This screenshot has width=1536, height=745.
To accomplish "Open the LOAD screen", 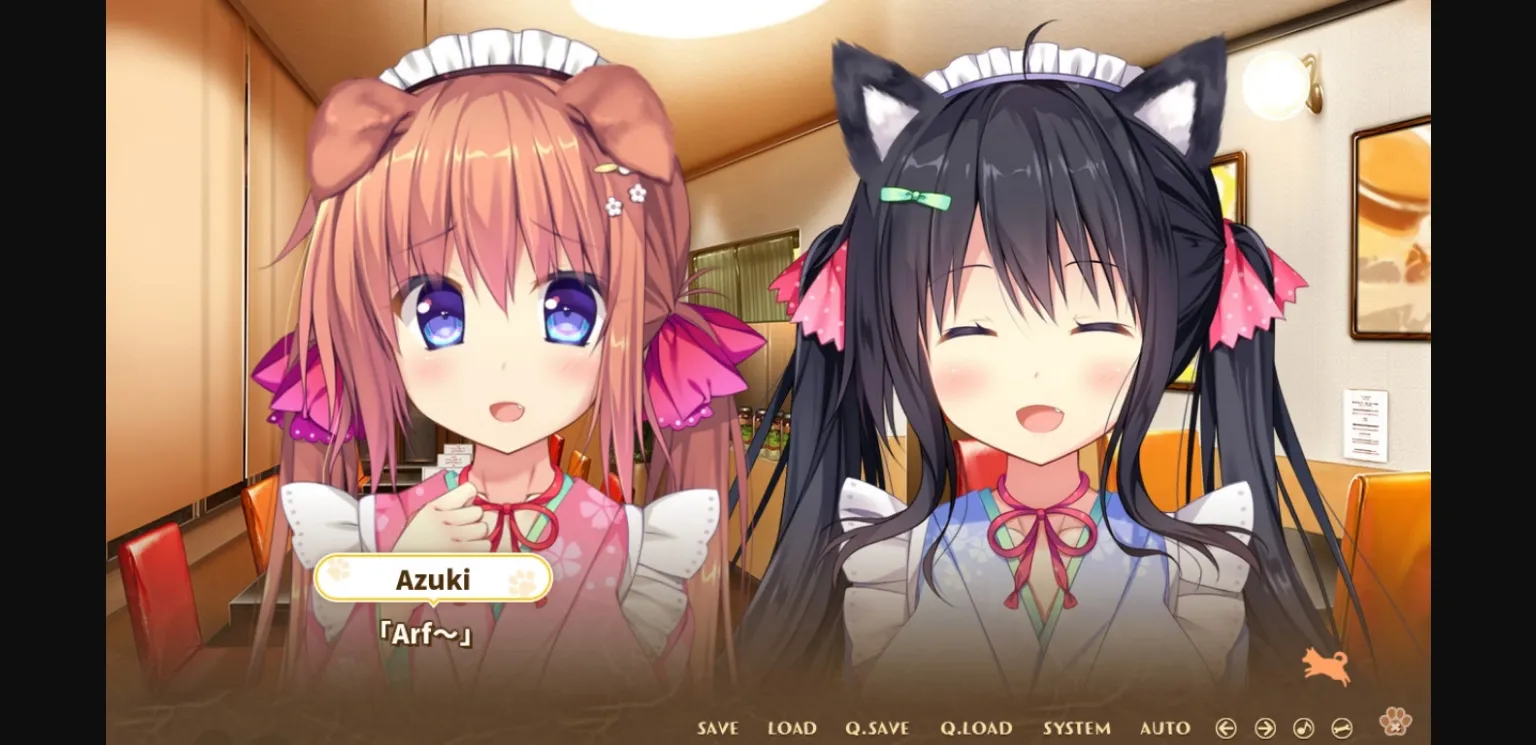I will 791,727.
